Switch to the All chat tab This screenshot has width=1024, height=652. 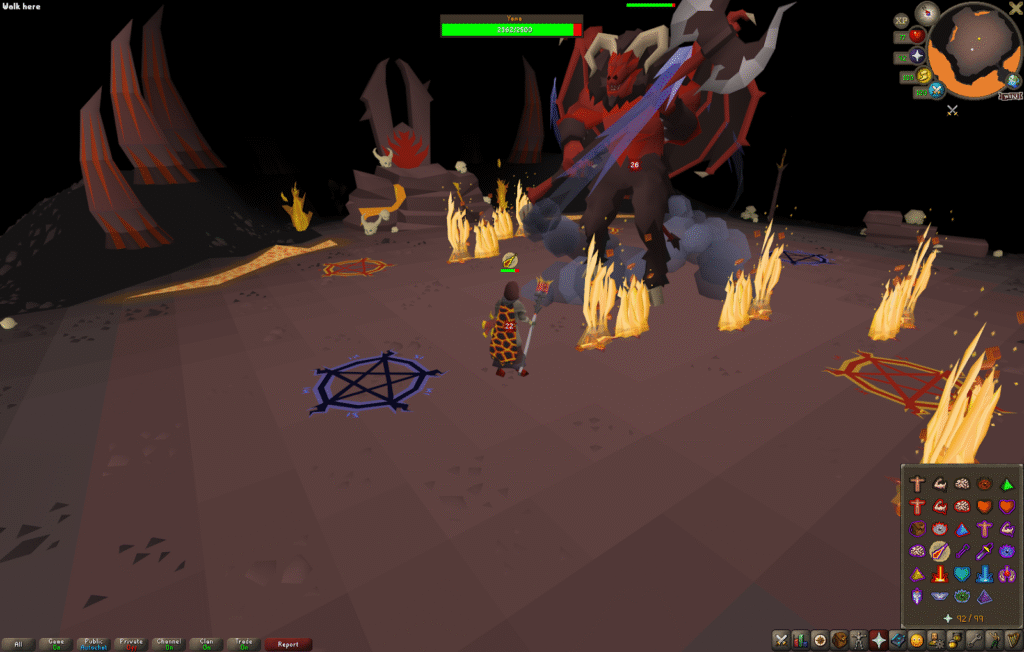[19, 644]
